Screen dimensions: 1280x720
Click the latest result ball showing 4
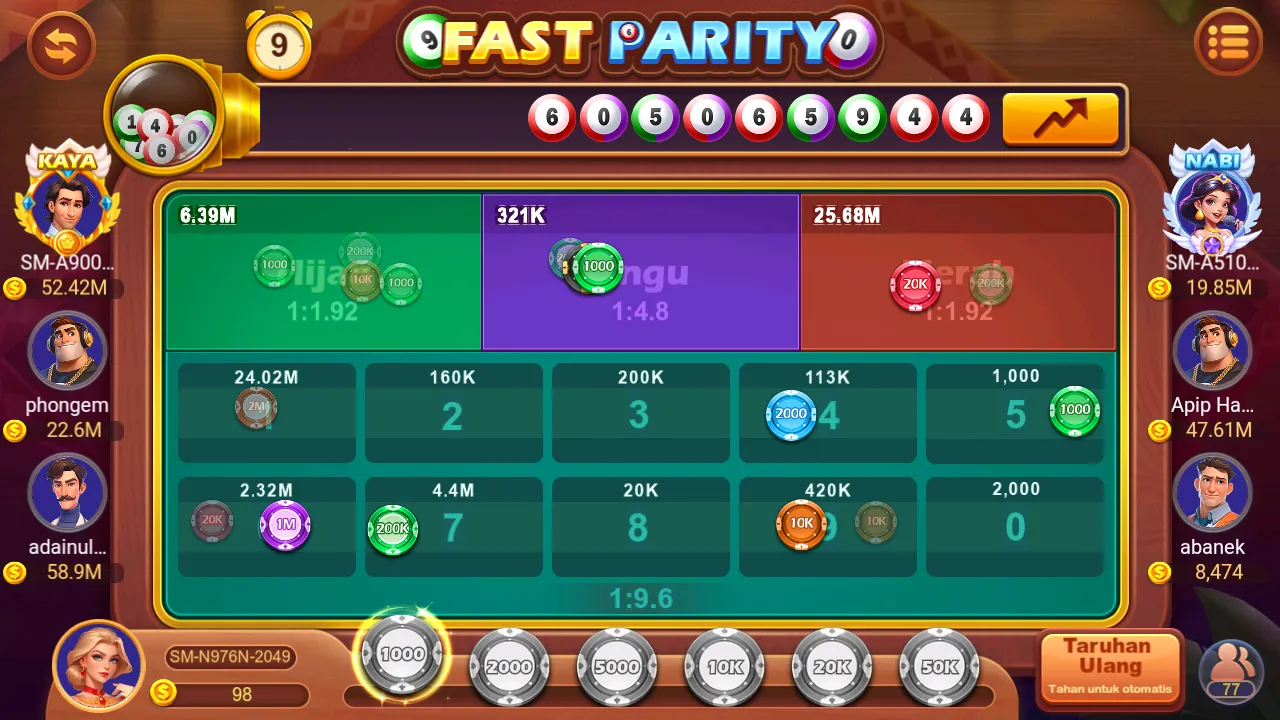[965, 117]
